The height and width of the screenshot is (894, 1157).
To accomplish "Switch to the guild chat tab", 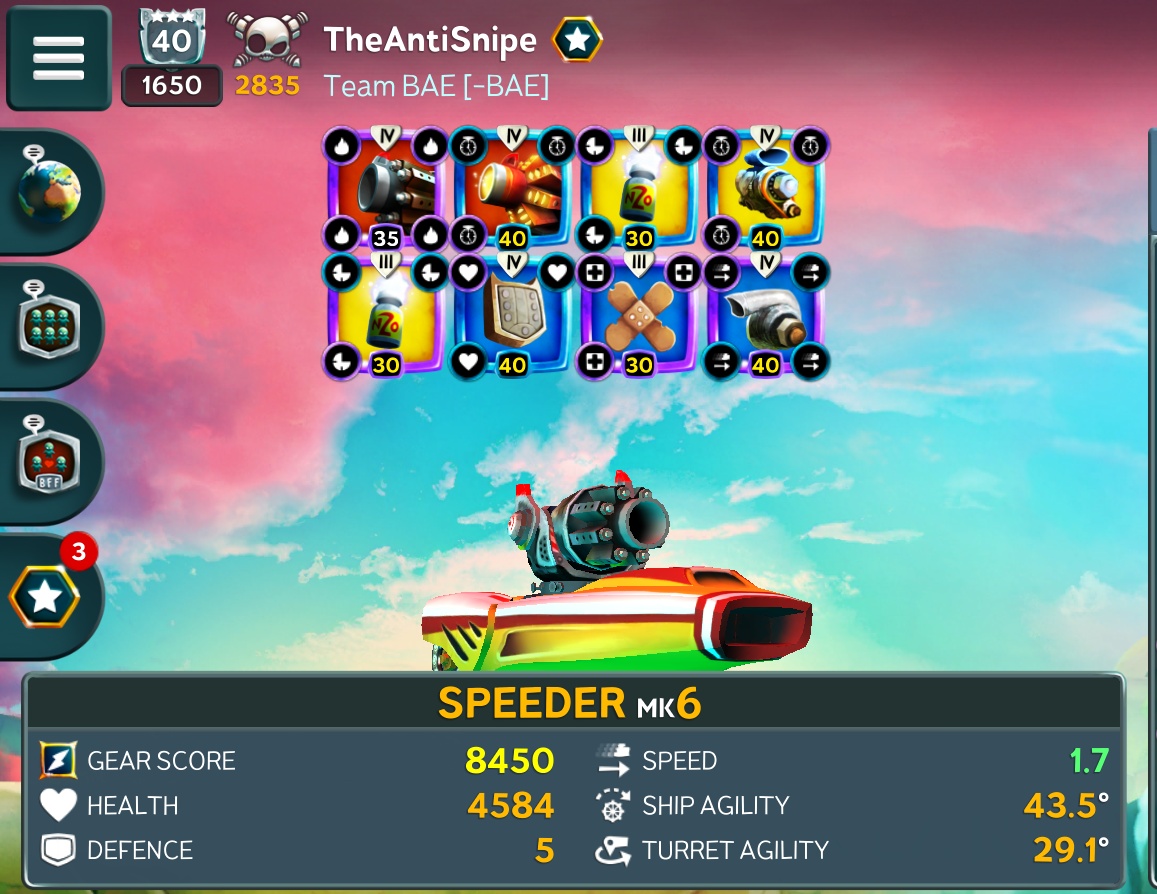I will [50, 326].
